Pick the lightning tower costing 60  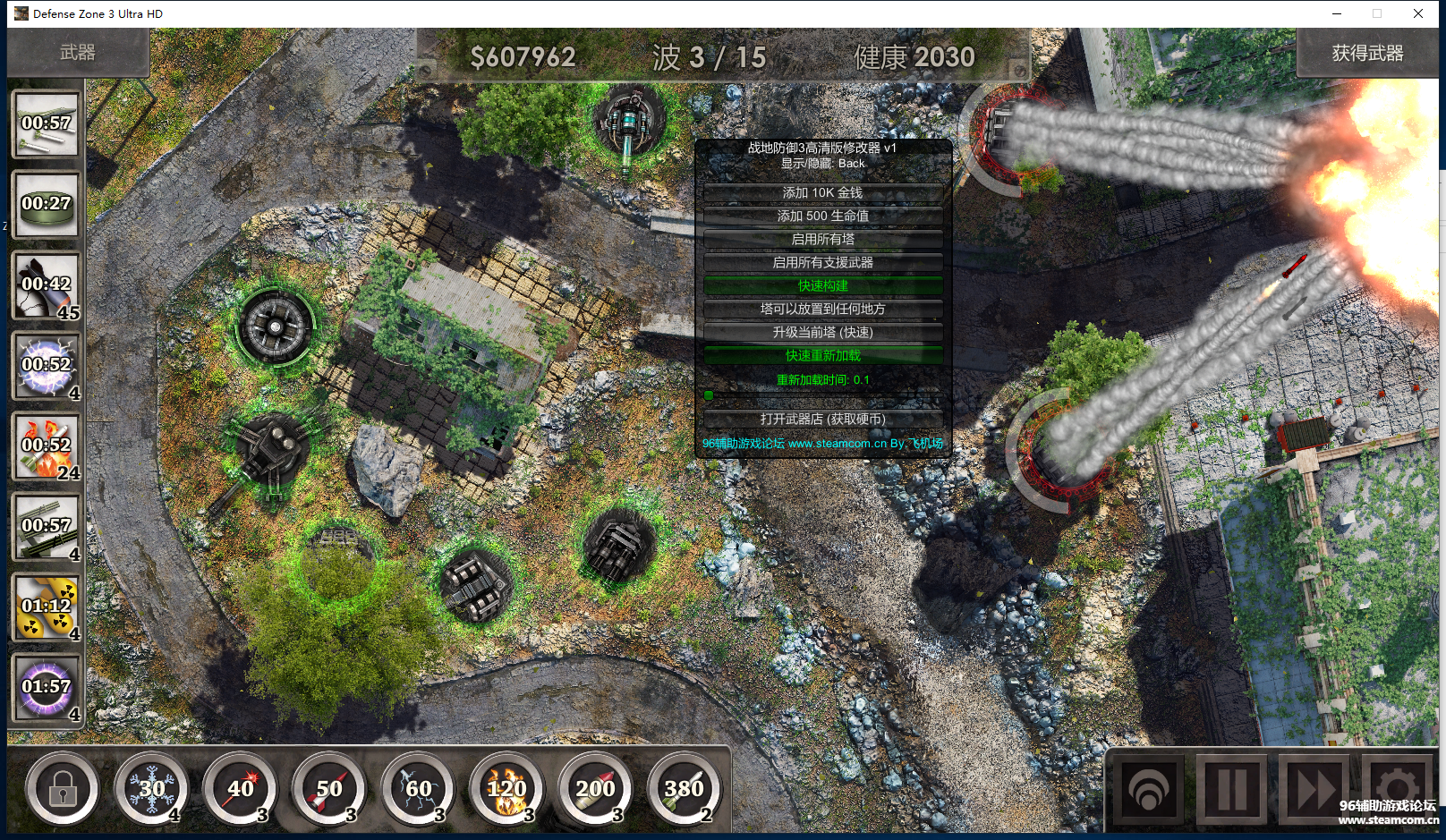point(418,789)
